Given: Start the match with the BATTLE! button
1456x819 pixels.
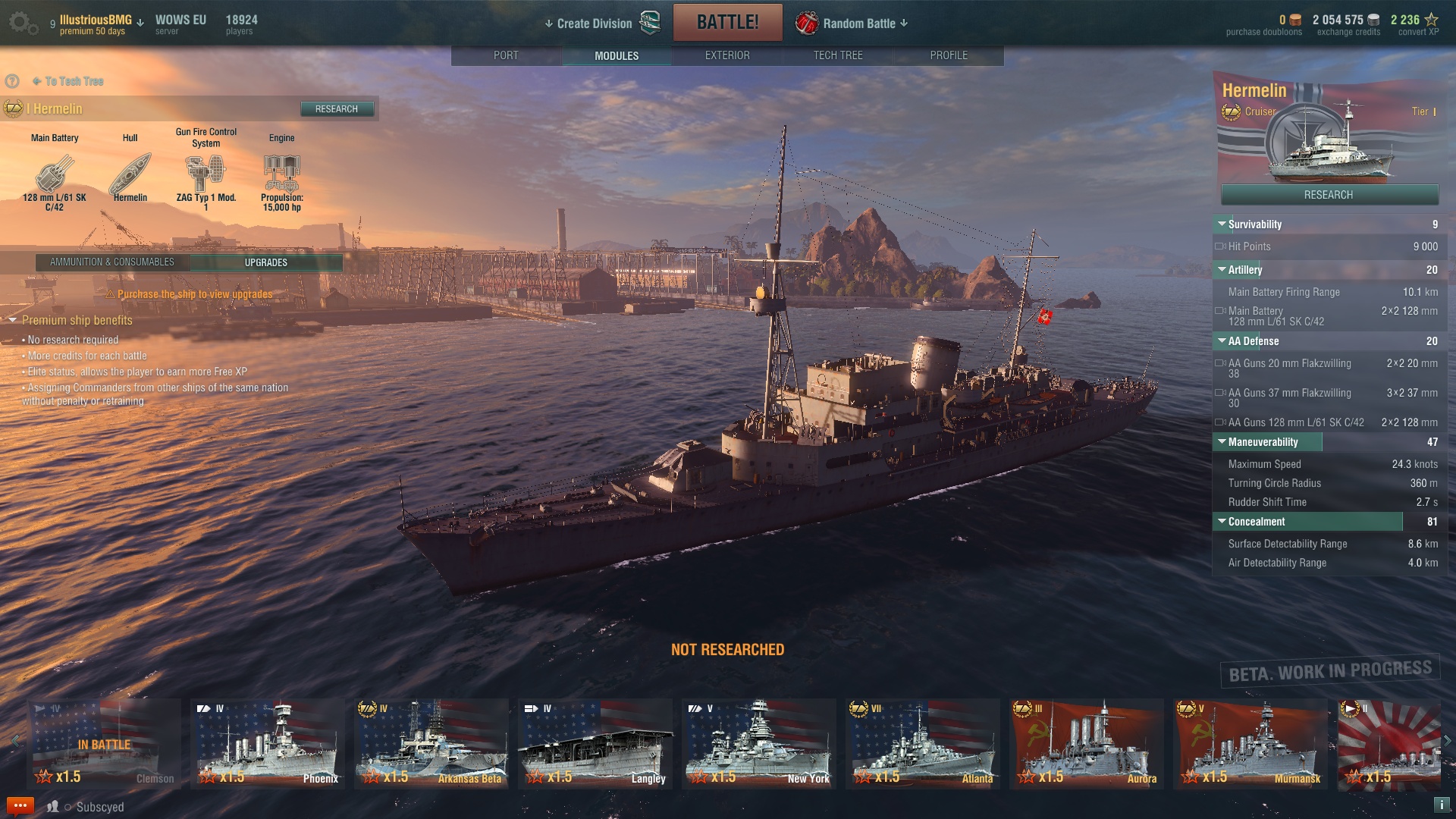Looking at the screenshot, I should point(727,22).
